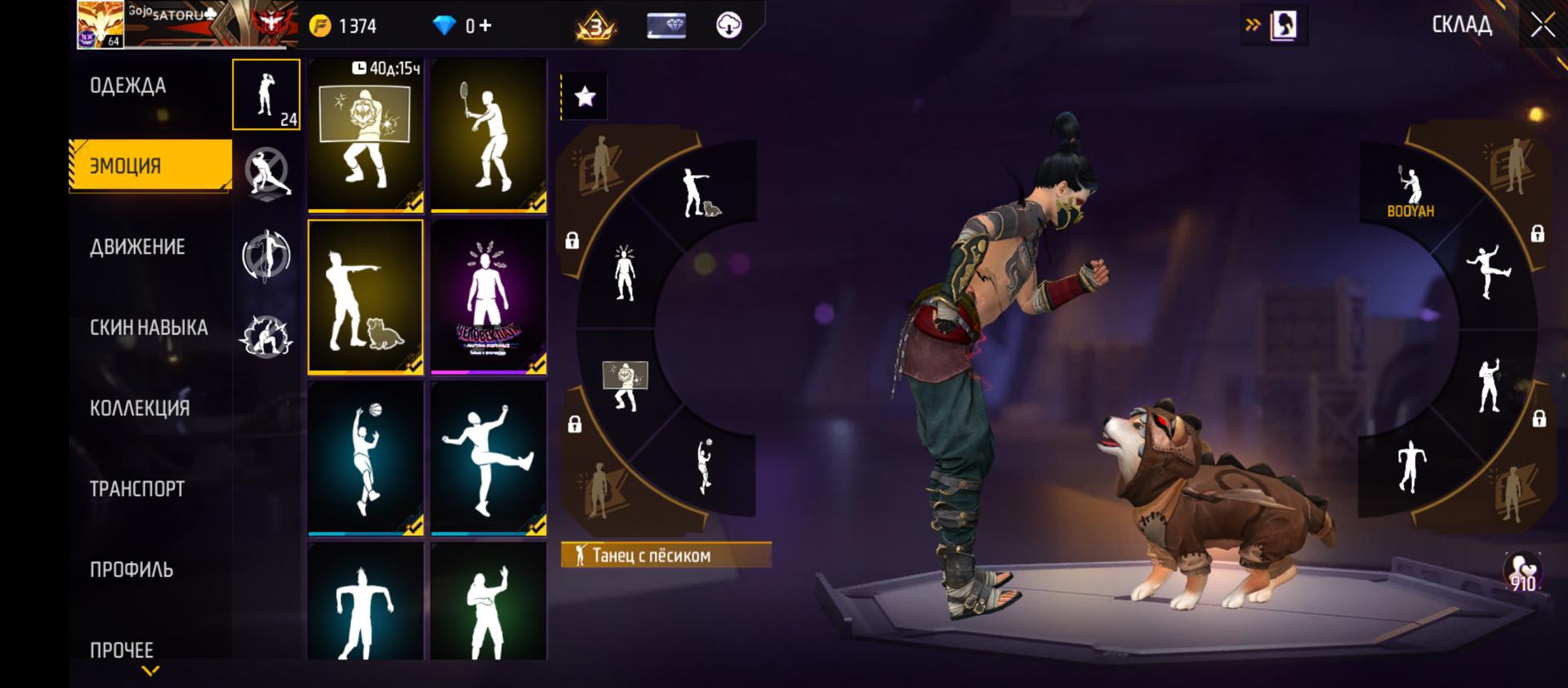Go to the ТРАНСПОРТ category

coord(137,489)
